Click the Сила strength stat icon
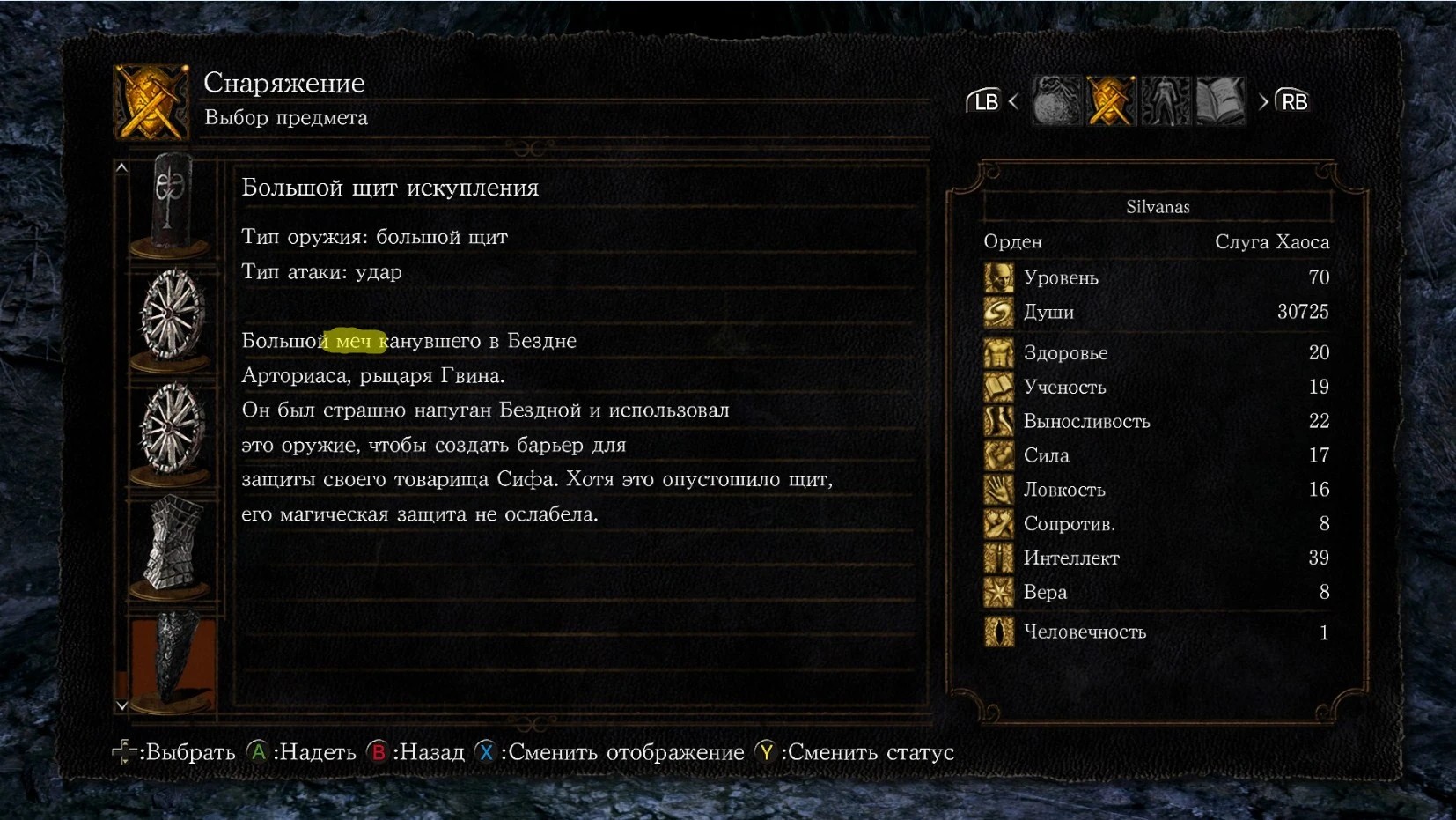This screenshot has height=820, width=1456. click(x=999, y=455)
